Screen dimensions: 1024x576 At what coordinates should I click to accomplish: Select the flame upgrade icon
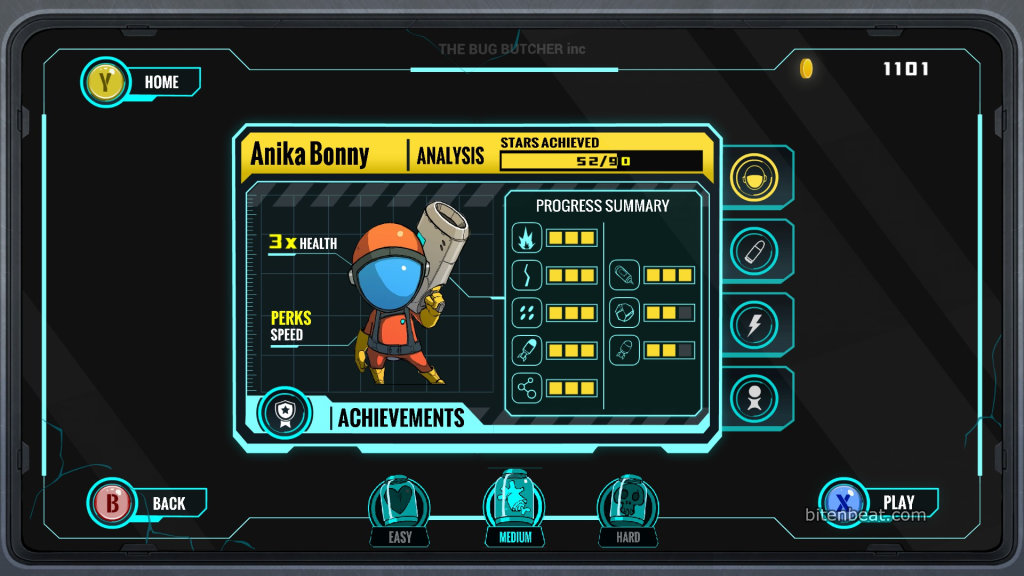pyautogui.click(x=527, y=238)
